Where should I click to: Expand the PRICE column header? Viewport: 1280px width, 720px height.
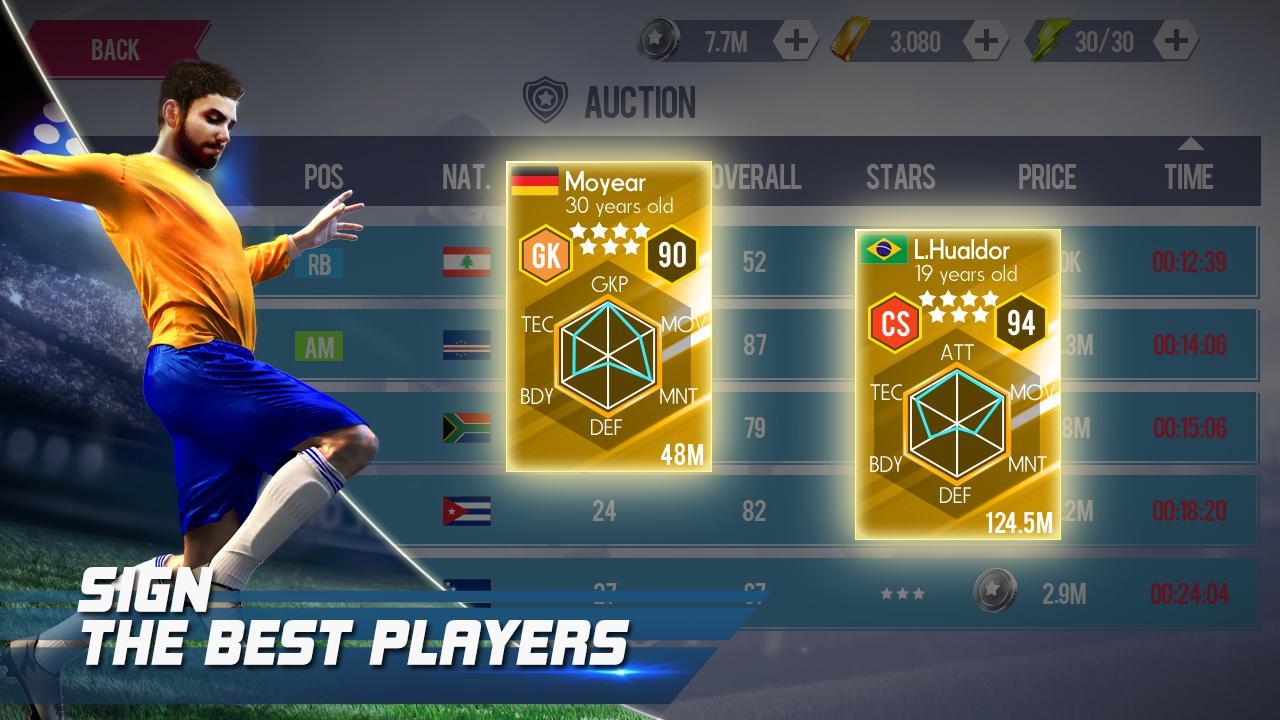click(1047, 177)
